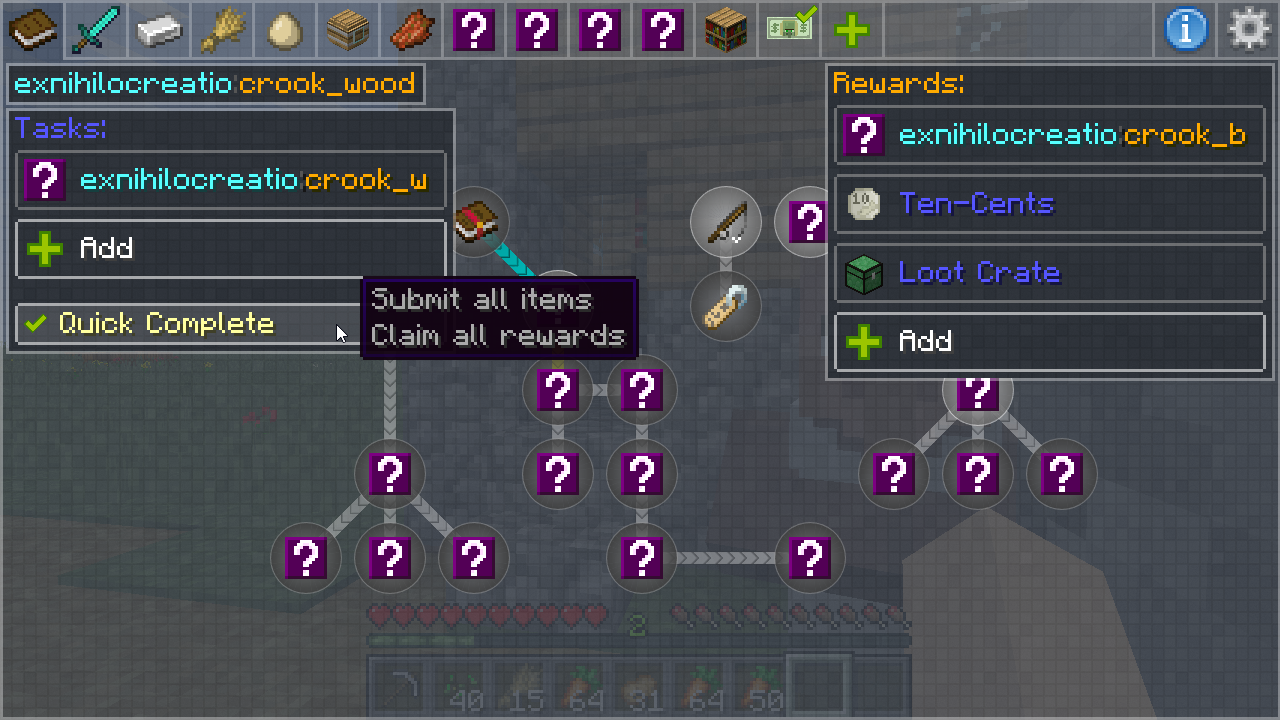Select the iron ingot chapter tab
1280x720 pixels.
click(x=159, y=29)
